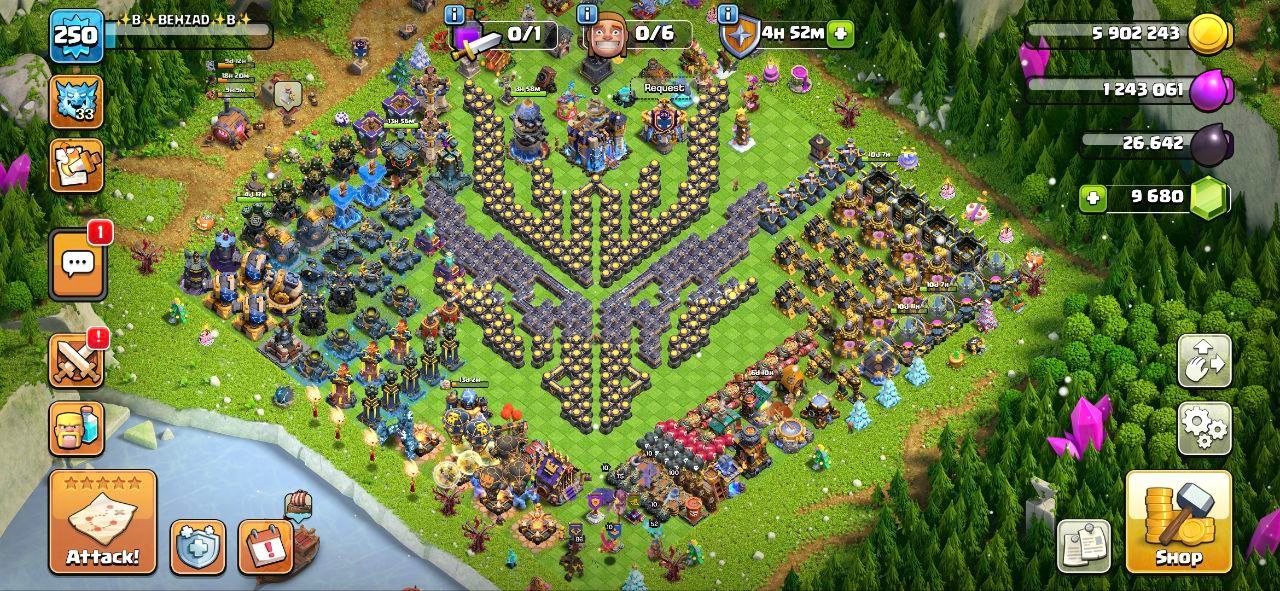Add gems with the green plus button
The width and height of the screenshot is (1280, 591).
pos(1093,198)
